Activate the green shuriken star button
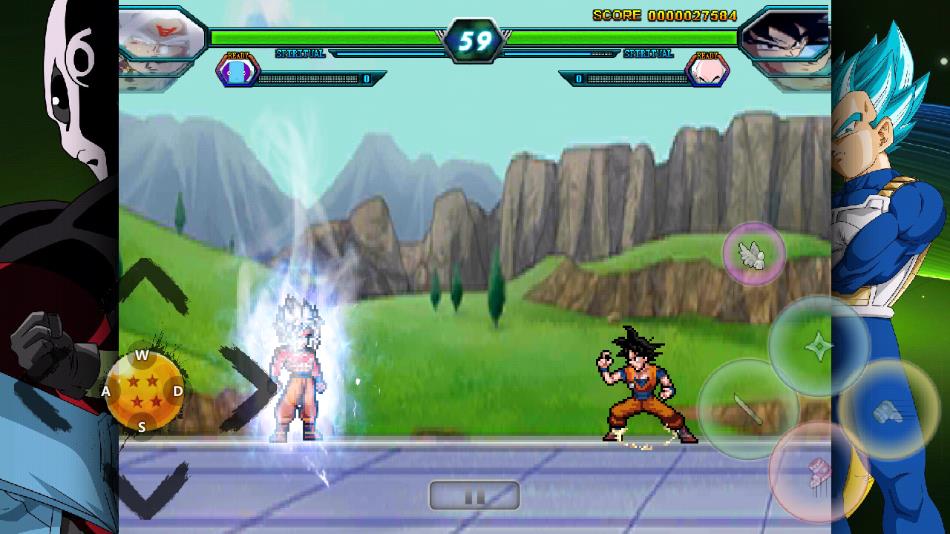 819,346
